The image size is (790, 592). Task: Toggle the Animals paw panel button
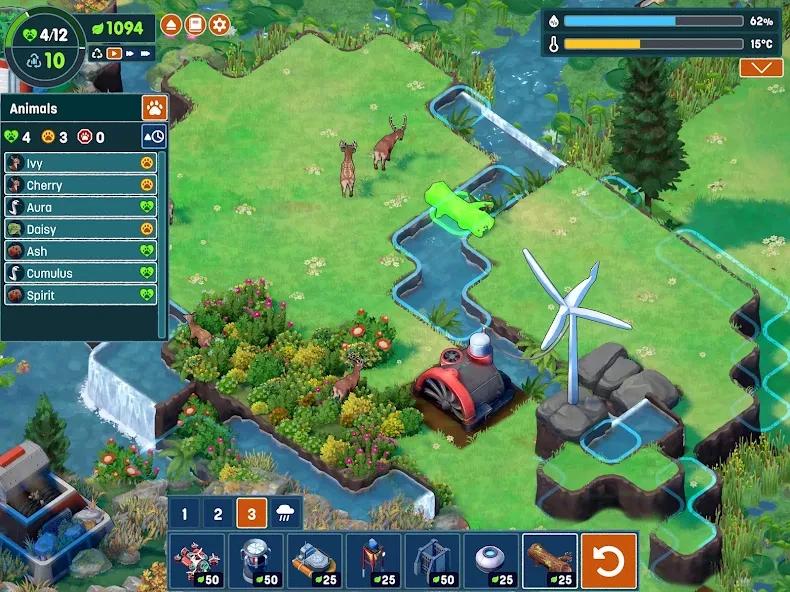click(154, 108)
